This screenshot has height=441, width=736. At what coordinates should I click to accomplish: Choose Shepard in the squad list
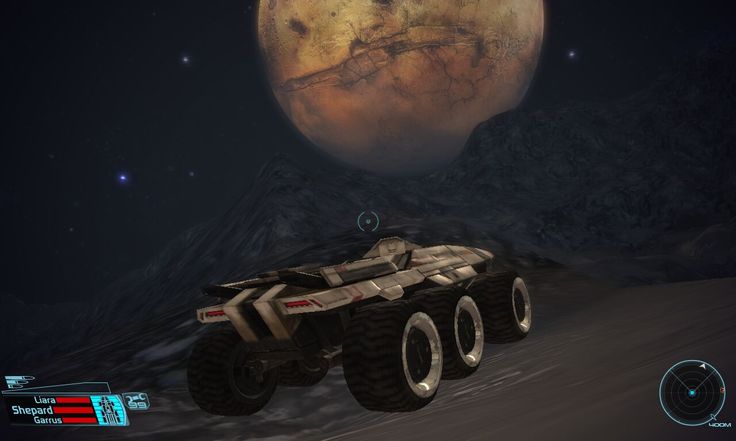click(35, 410)
